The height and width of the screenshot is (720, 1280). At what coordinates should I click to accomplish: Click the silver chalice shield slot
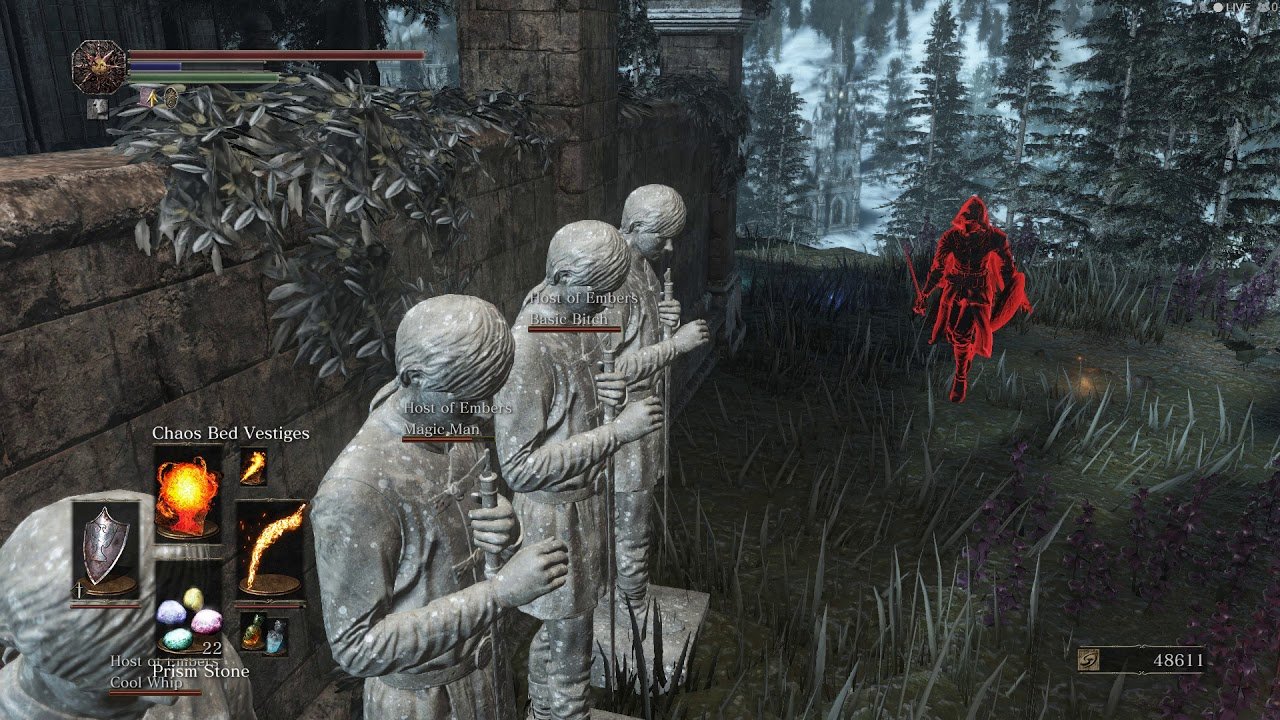pyautogui.click(x=104, y=548)
